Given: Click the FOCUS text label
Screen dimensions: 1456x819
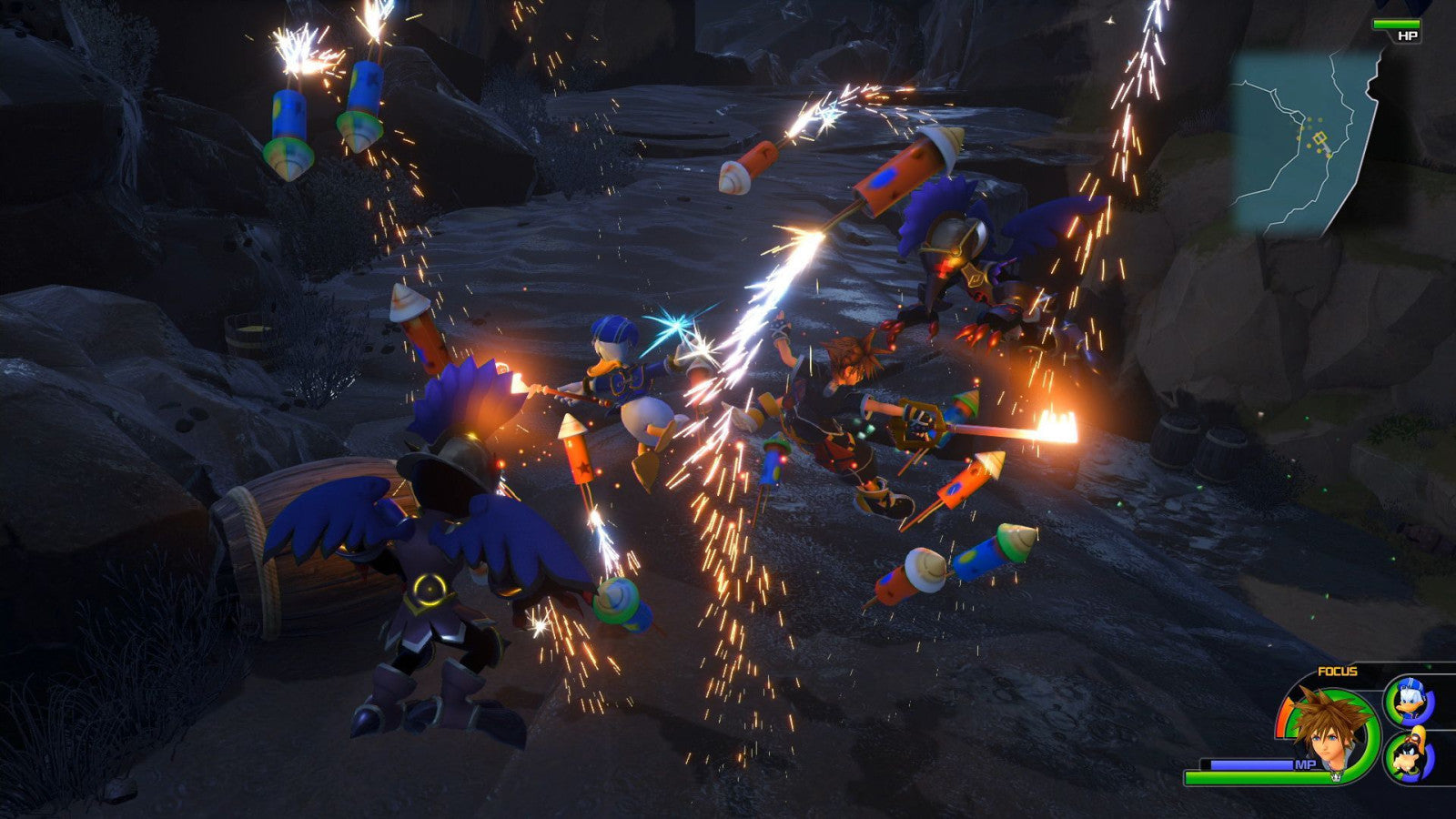Looking at the screenshot, I should point(1337,672).
